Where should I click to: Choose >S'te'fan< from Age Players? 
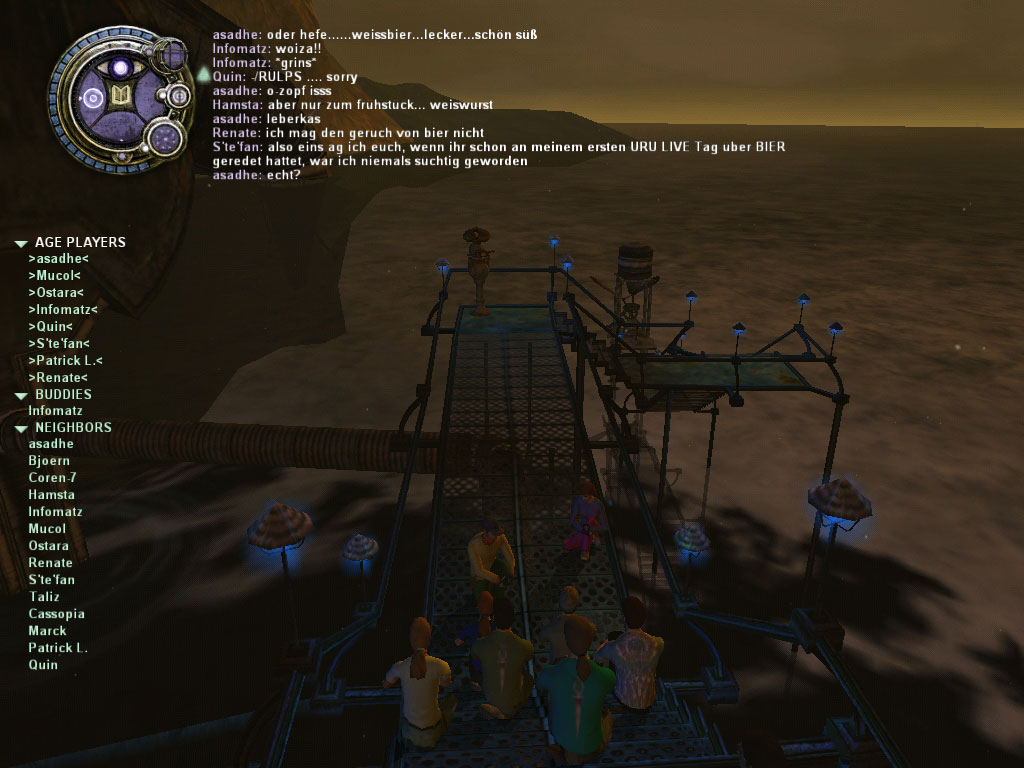(x=59, y=344)
